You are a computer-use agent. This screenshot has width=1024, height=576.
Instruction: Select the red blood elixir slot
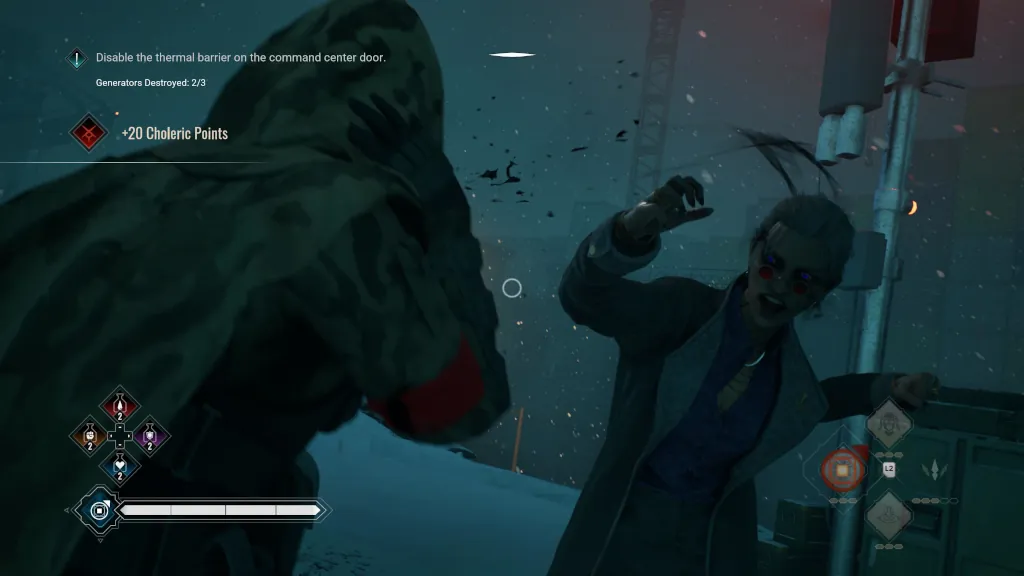coord(120,405)
